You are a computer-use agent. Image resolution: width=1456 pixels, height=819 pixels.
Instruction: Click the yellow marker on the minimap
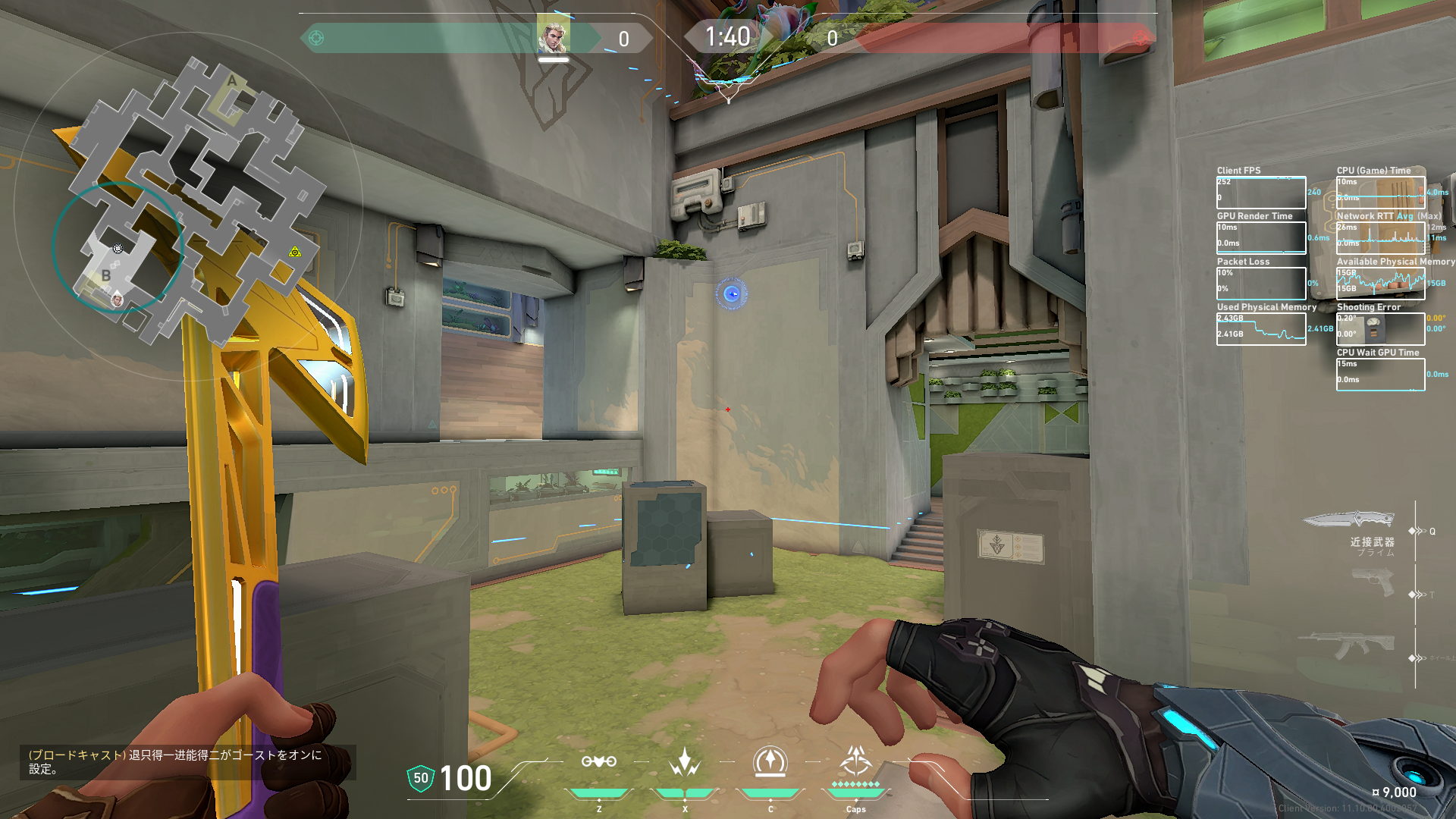295,252
